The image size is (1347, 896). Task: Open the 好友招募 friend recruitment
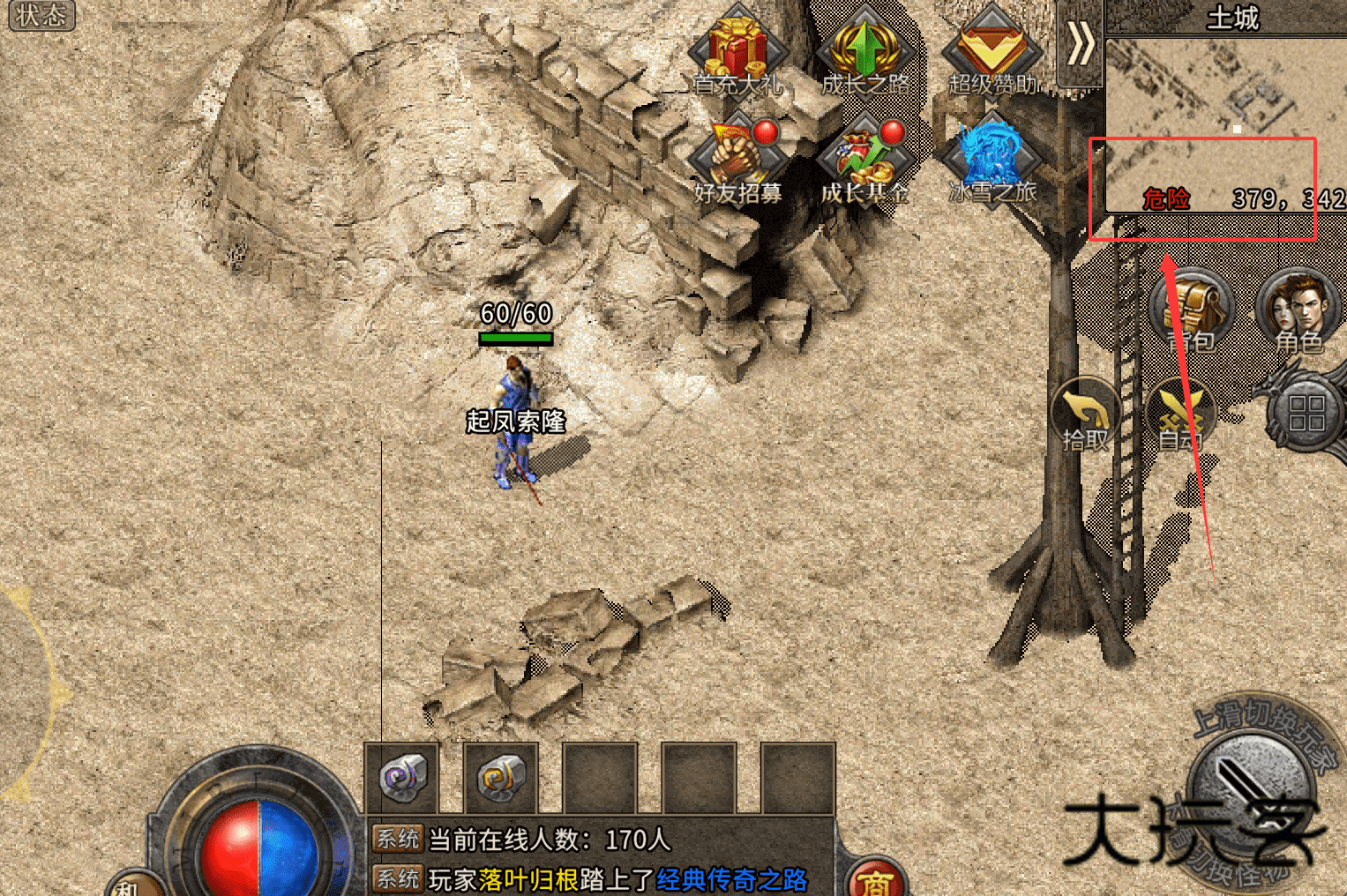pos(737,161)
